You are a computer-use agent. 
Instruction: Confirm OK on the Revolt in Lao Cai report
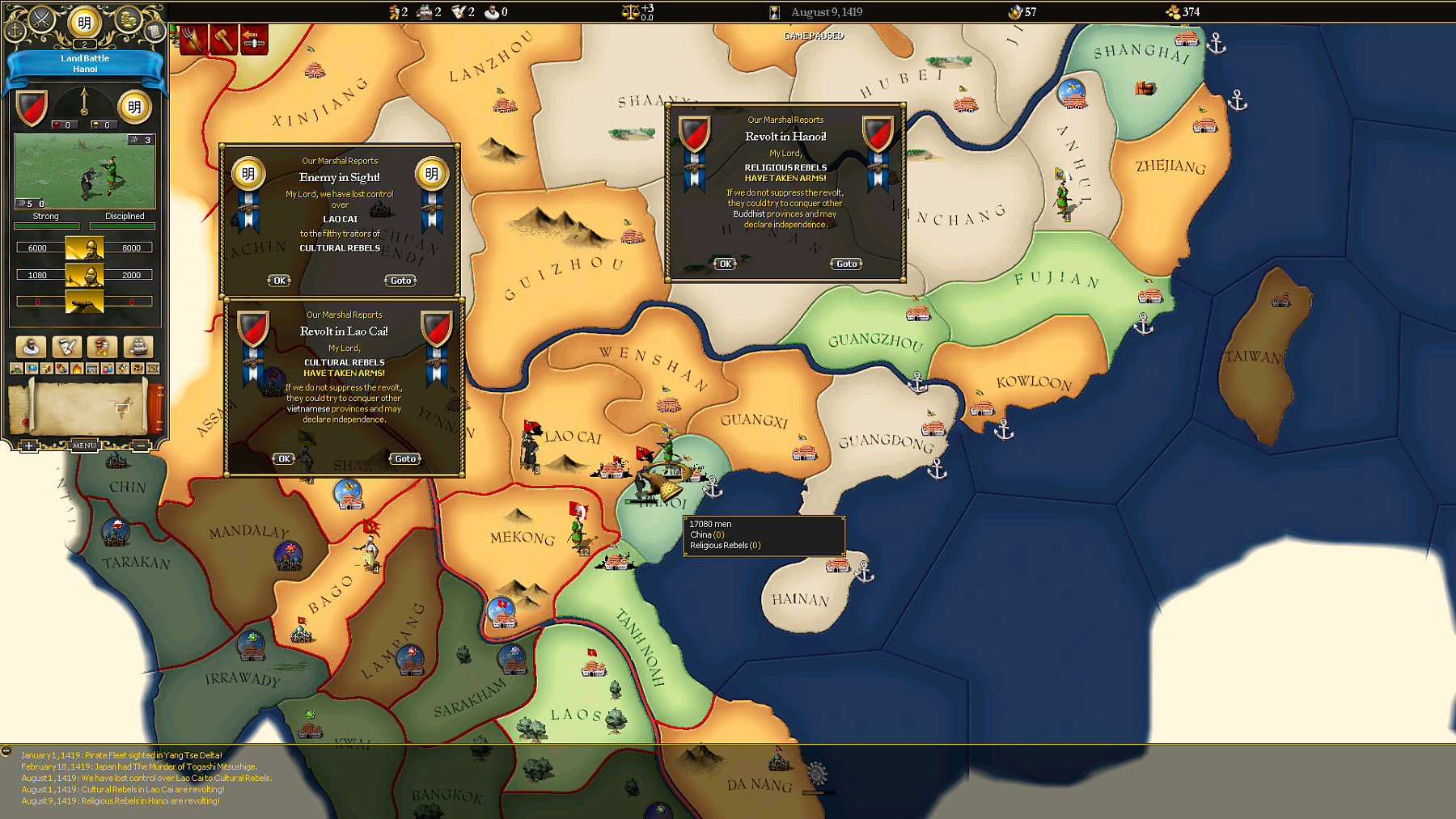pos(284,458)
